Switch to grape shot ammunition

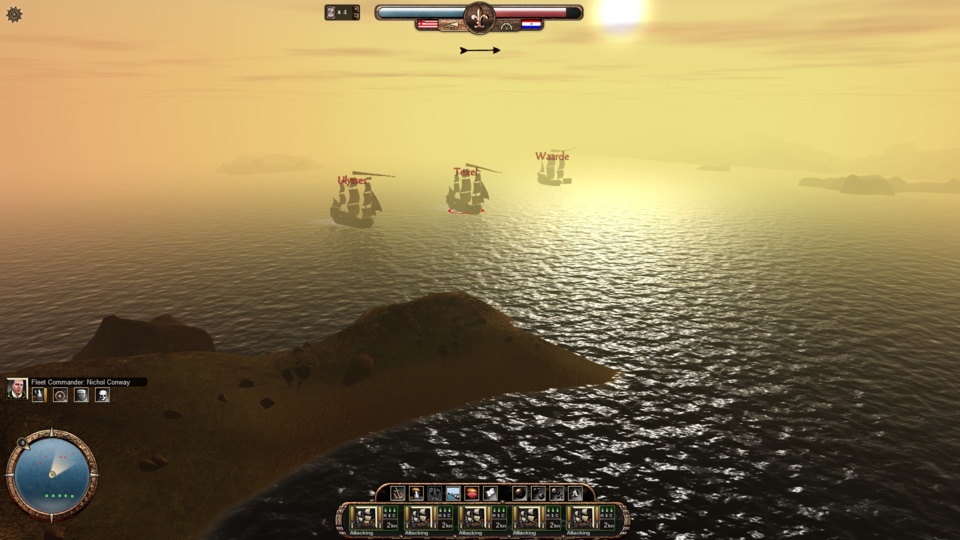pyautogui.click(x=556, y=493)
